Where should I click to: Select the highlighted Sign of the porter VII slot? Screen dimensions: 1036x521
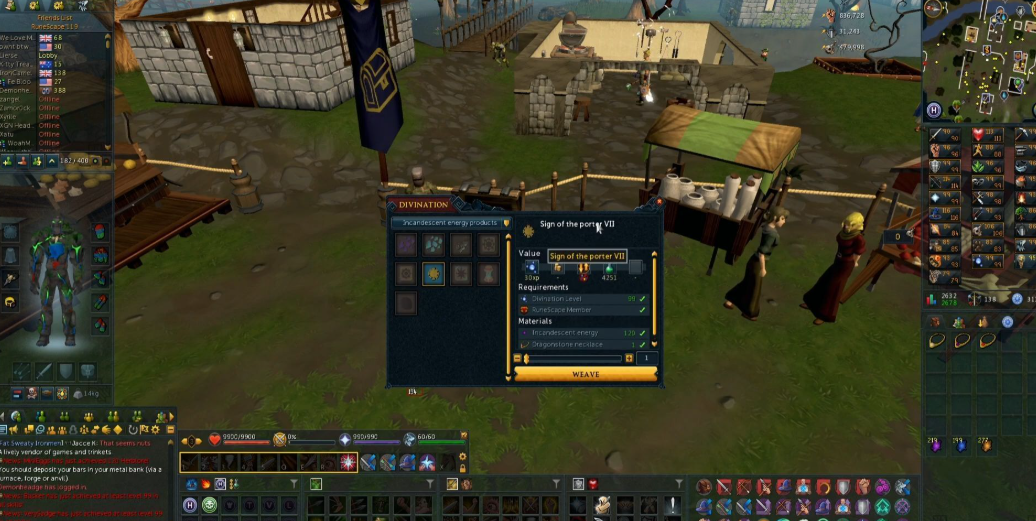pyautogui.click(x=433, y=274)
